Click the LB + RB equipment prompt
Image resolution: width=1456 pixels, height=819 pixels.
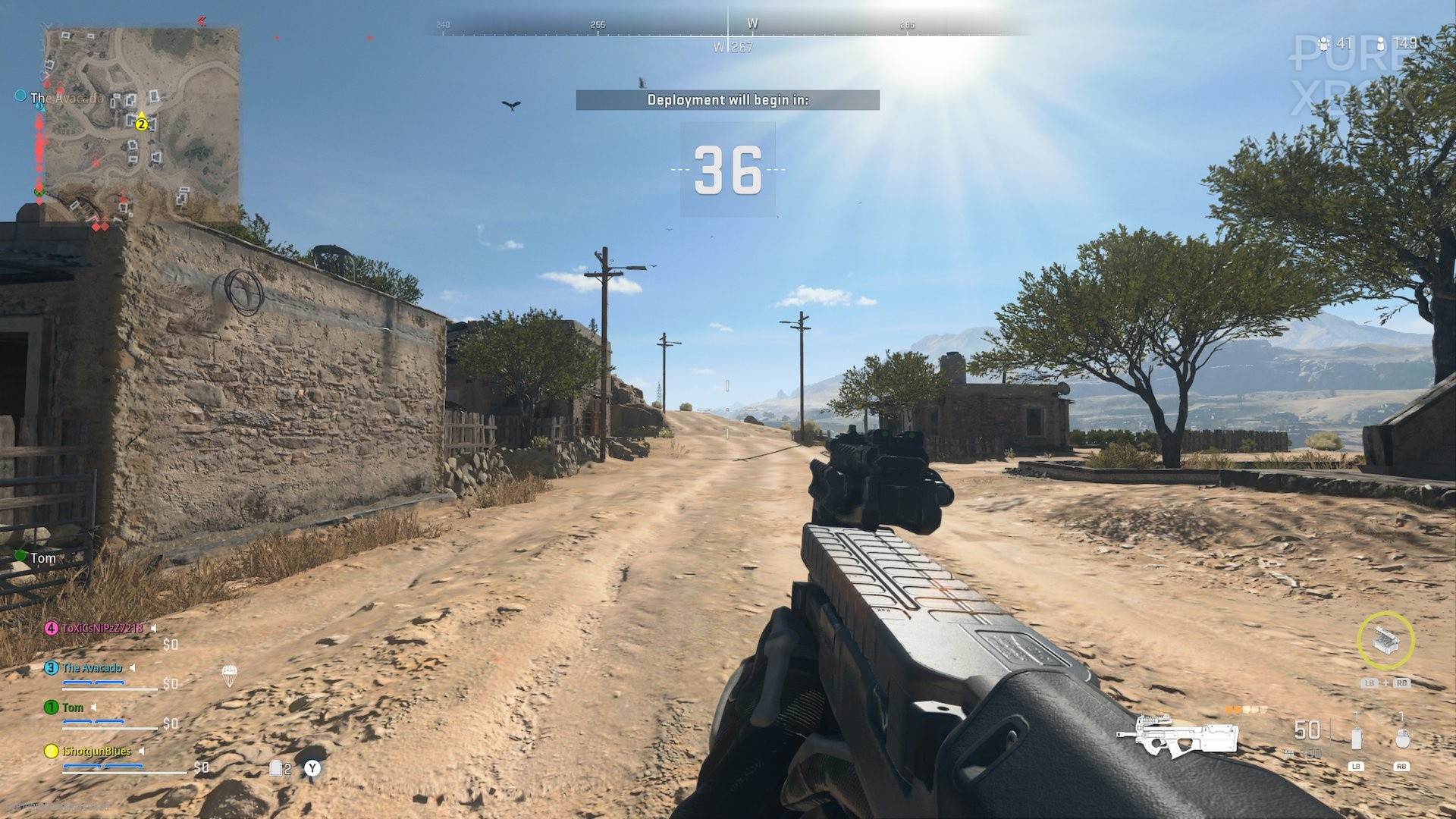tap(1386, 682)
